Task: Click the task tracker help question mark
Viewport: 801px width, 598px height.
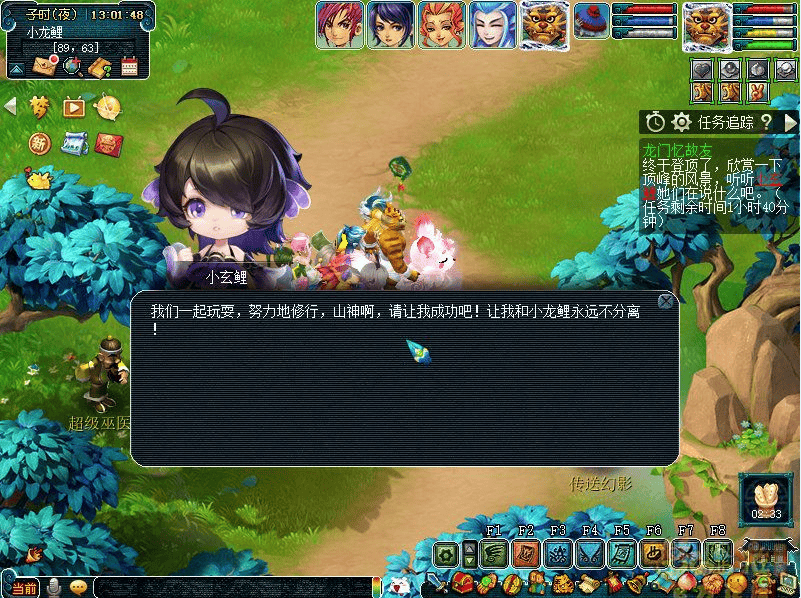Action: click(767, 122)
